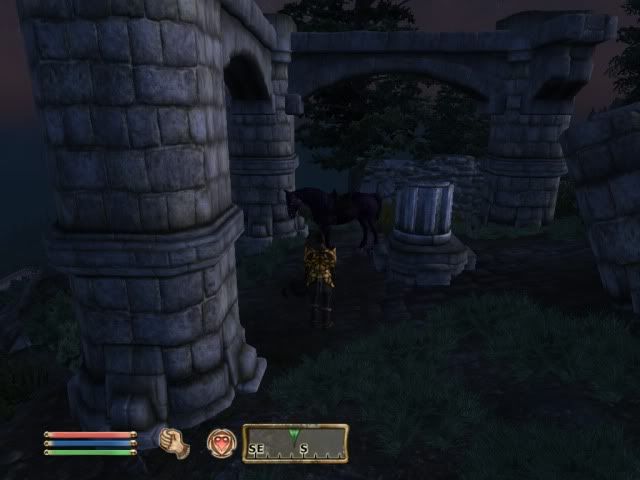Select the heart spell icon
The width and height of the screenshot is (640, 480).
[220, 443]
